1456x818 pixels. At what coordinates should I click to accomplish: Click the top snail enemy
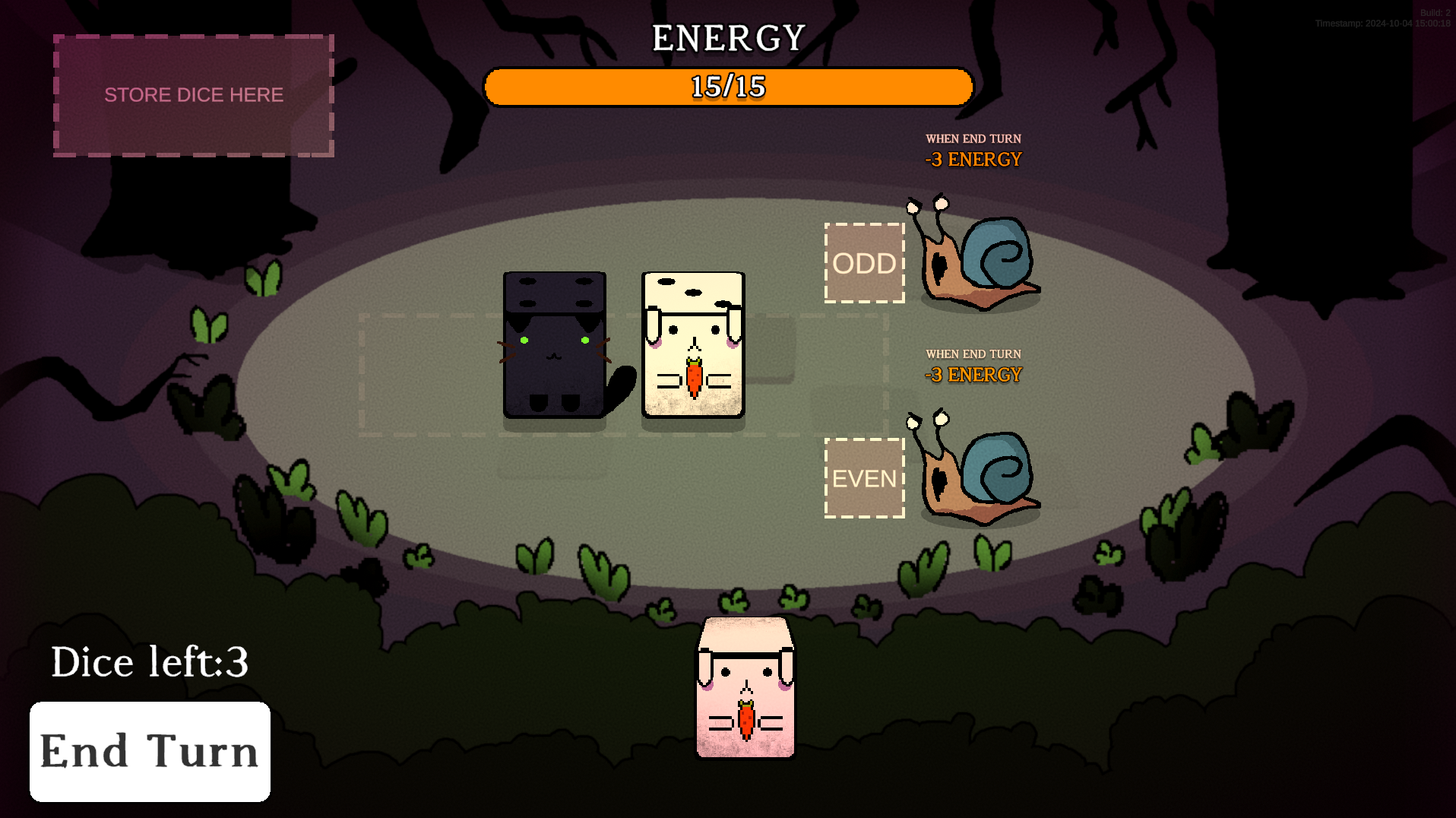point(976,258)
